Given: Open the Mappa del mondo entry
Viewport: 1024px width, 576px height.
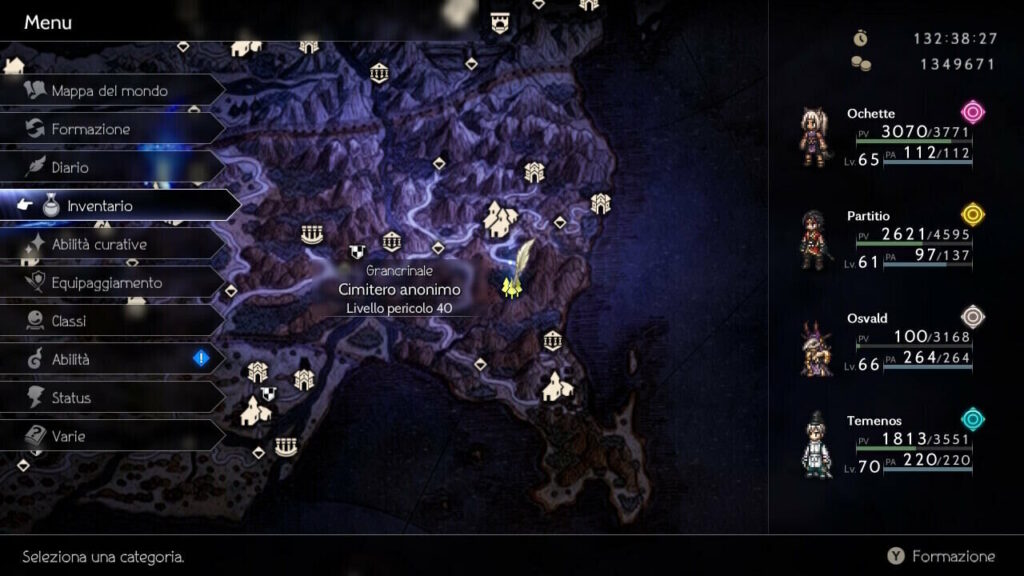Looking at the screenshot, I should click(x=108, y=91).
